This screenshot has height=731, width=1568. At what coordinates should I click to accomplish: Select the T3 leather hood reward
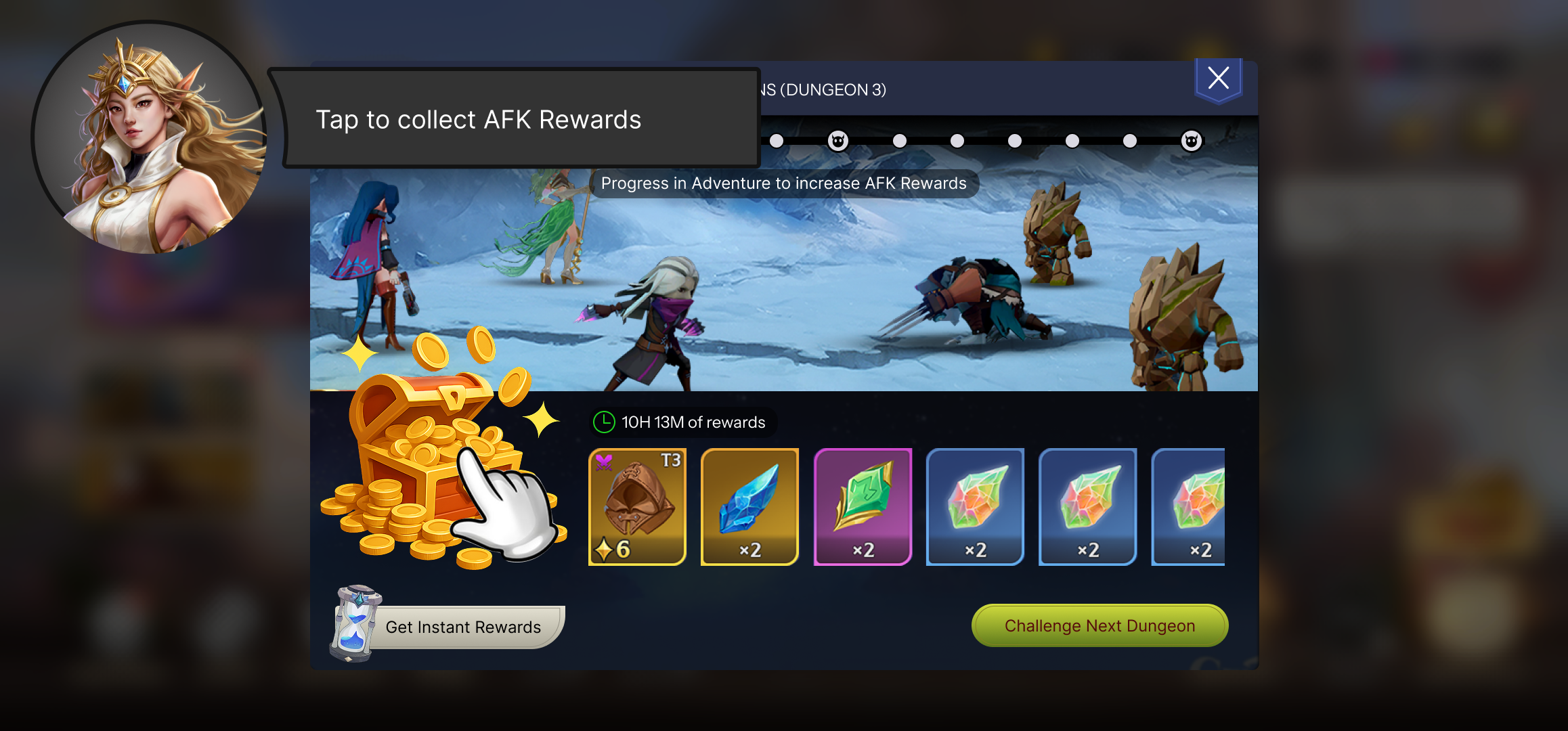[x=637, y=506]
